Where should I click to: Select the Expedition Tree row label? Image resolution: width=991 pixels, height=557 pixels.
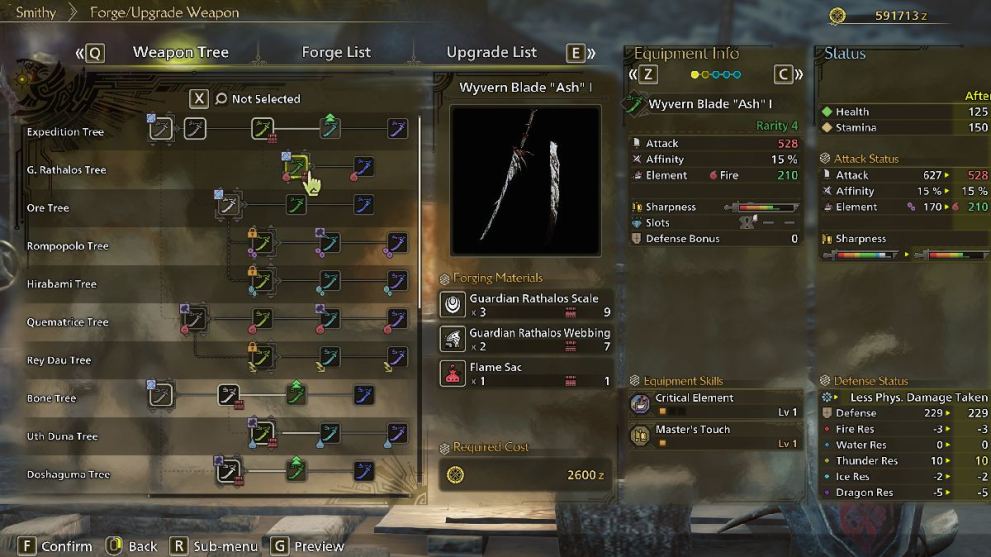pyautogui.click(x=65, y=132)
